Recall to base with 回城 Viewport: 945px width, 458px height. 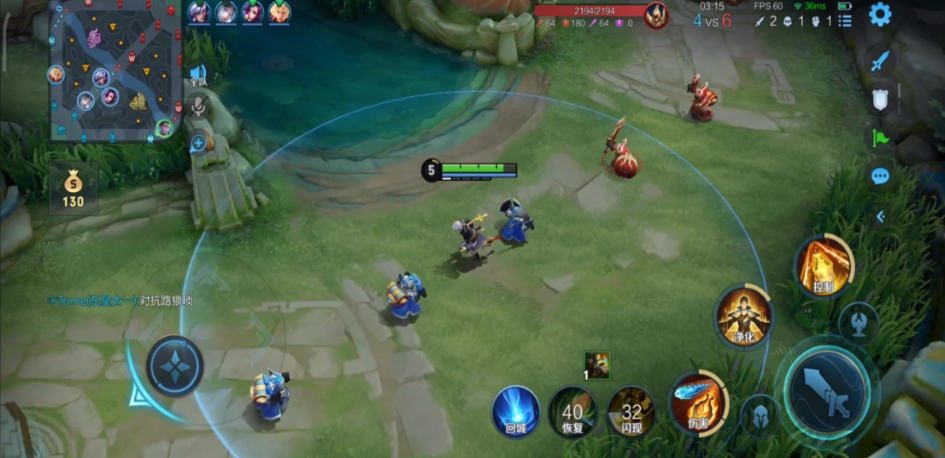click(516, 412)
